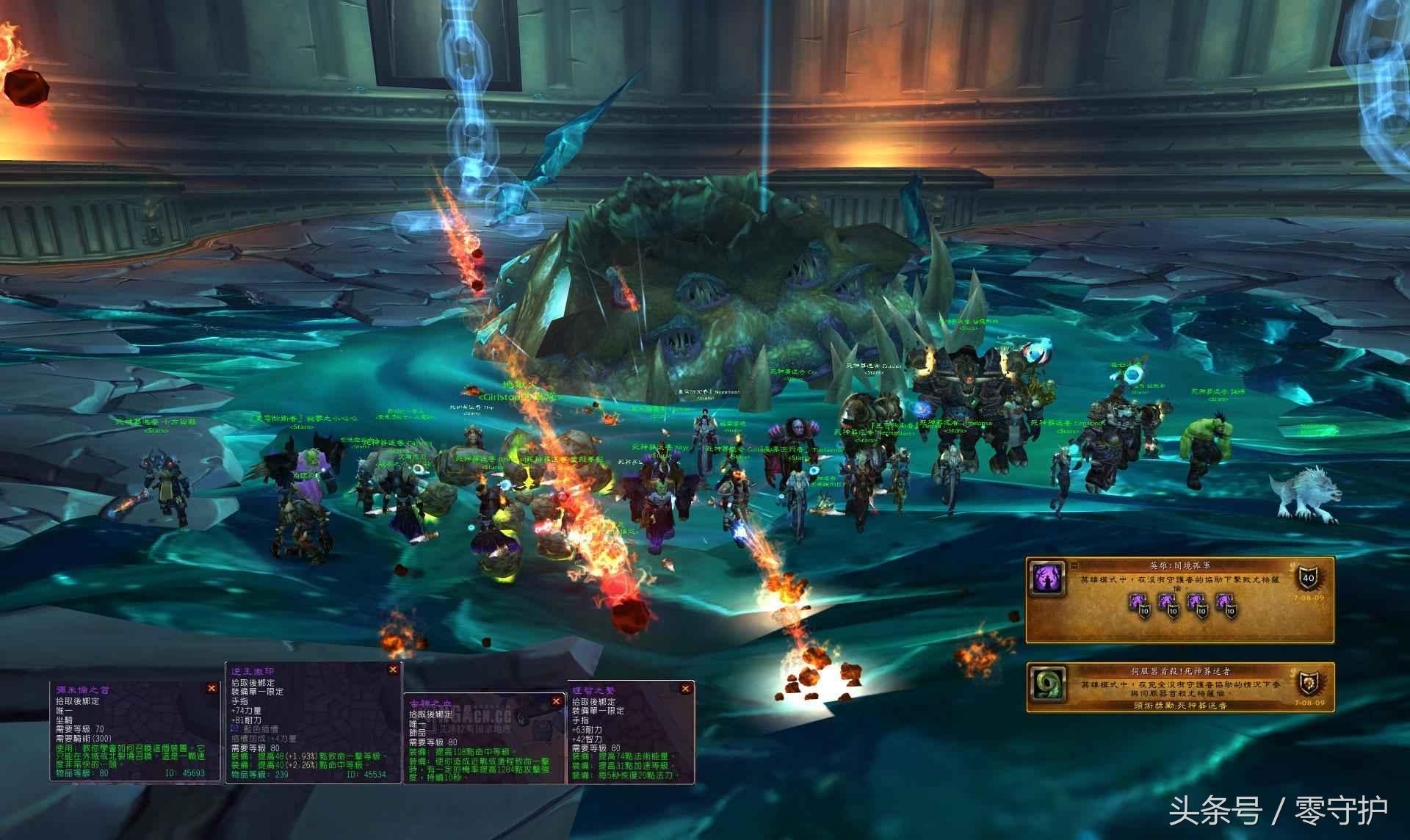Image resolution: width=1410 pixels, height=840 pixels.
Task: Toggle the achievement tracking checkbox
Action: click(1074, 565)
